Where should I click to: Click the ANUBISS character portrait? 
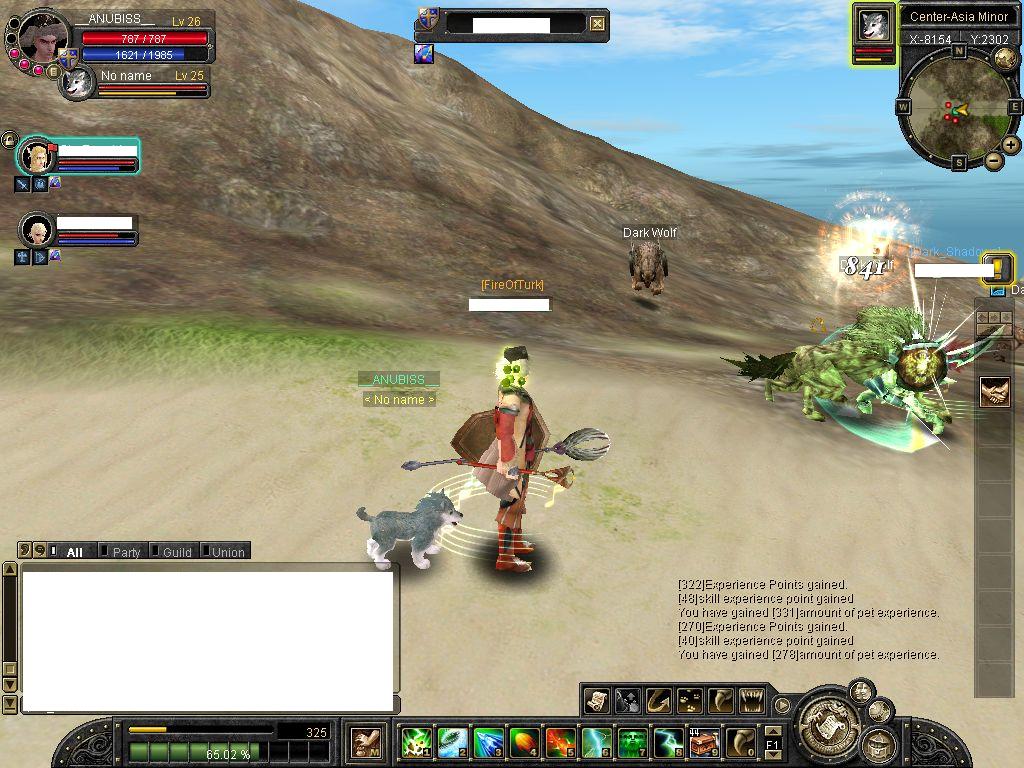pos(43,39)
